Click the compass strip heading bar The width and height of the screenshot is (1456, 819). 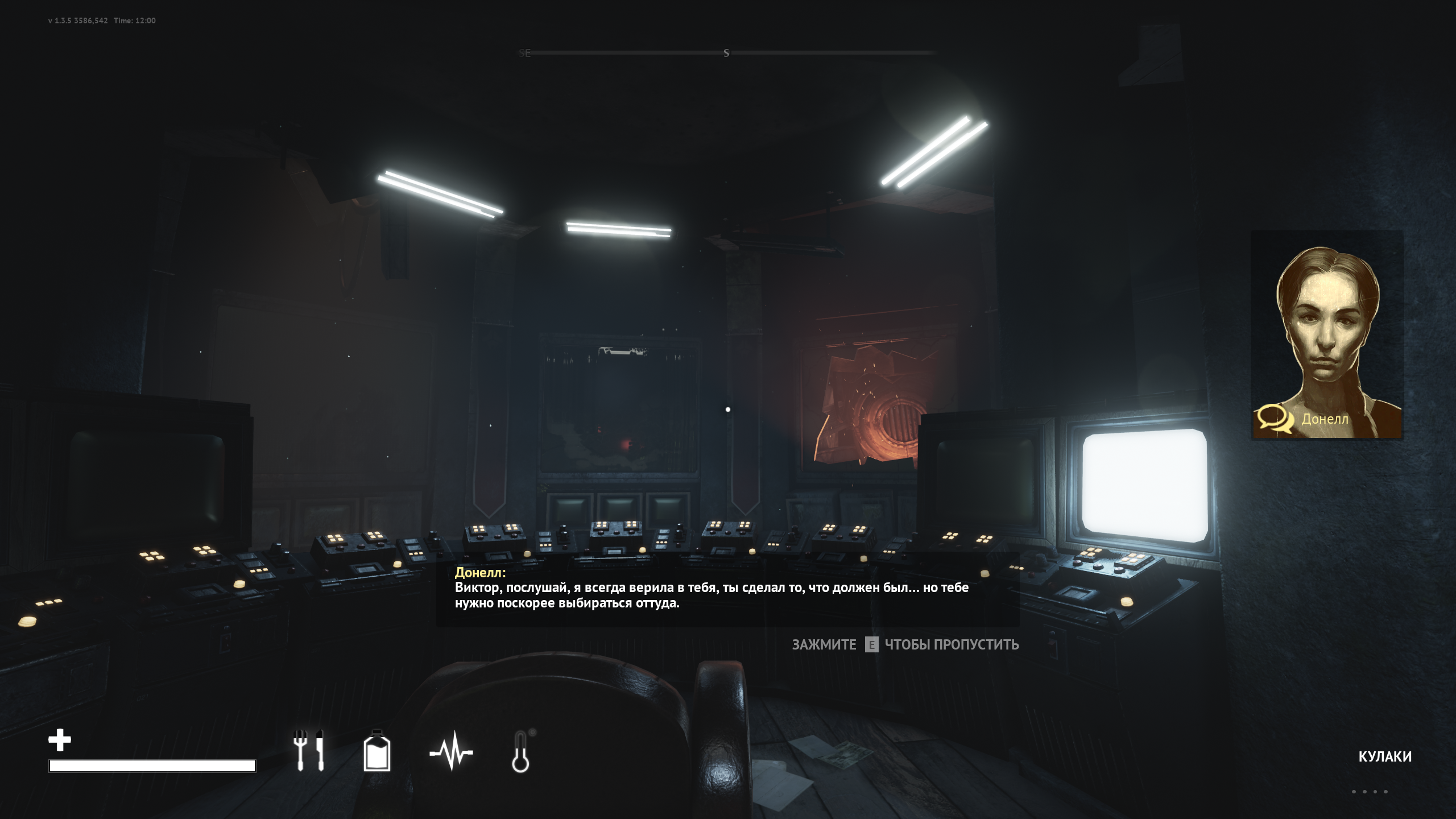click(x=727, y=53)
